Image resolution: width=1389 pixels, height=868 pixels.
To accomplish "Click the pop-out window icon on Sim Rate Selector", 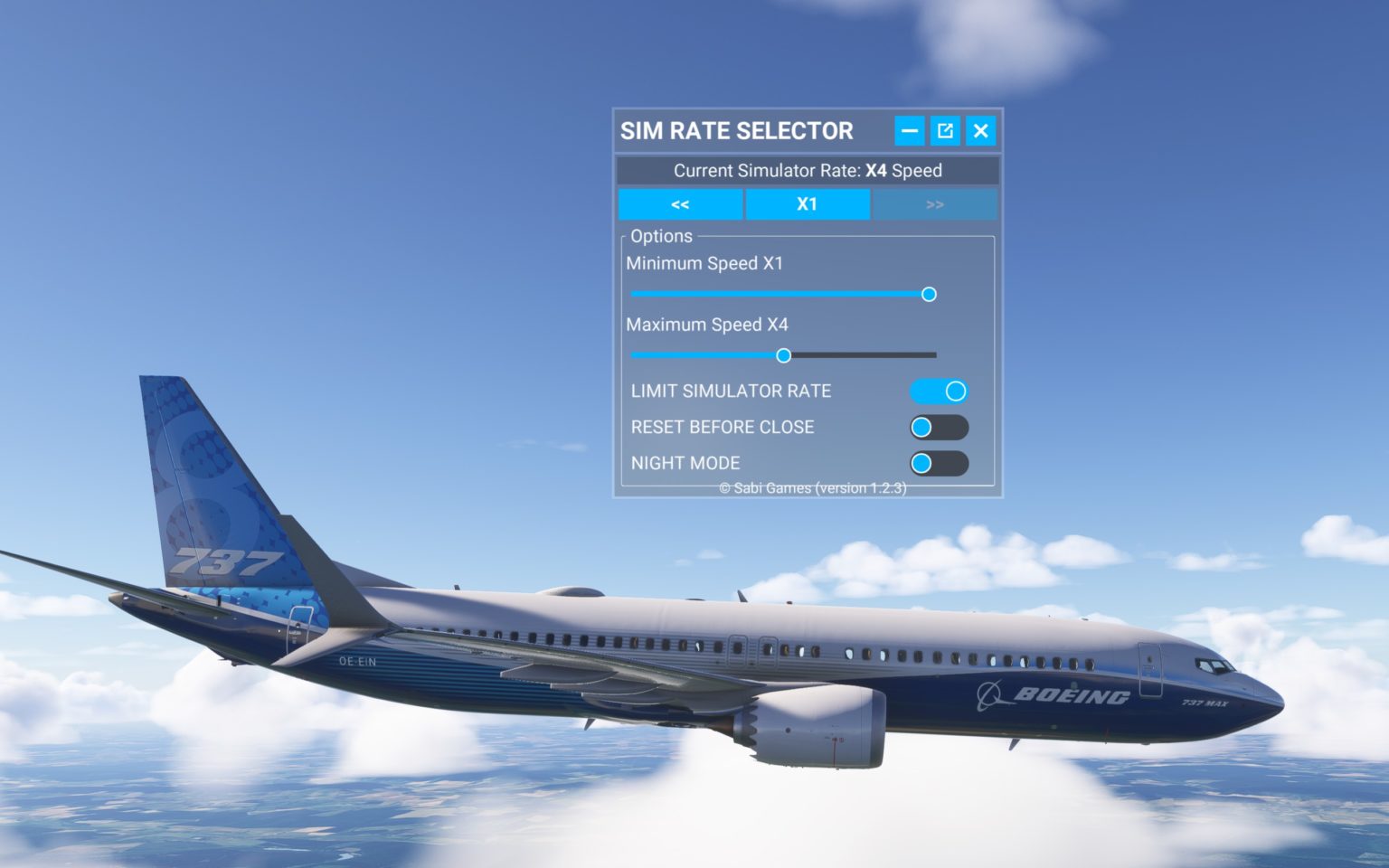I will (944, 131).
